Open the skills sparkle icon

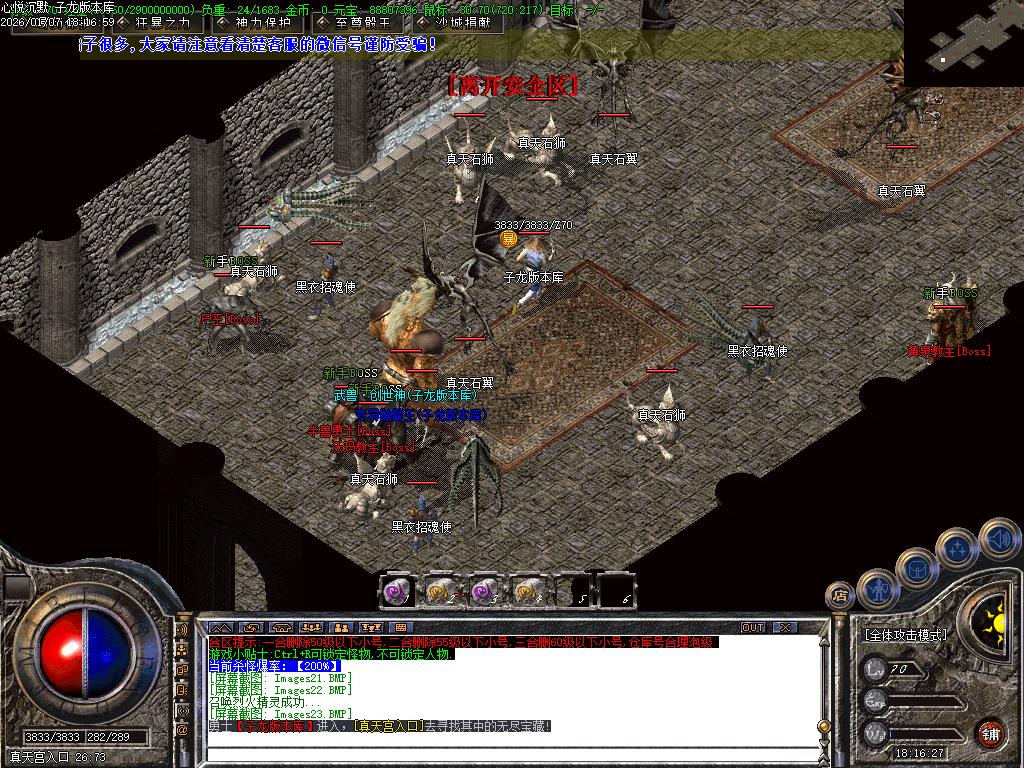(958, 548)
